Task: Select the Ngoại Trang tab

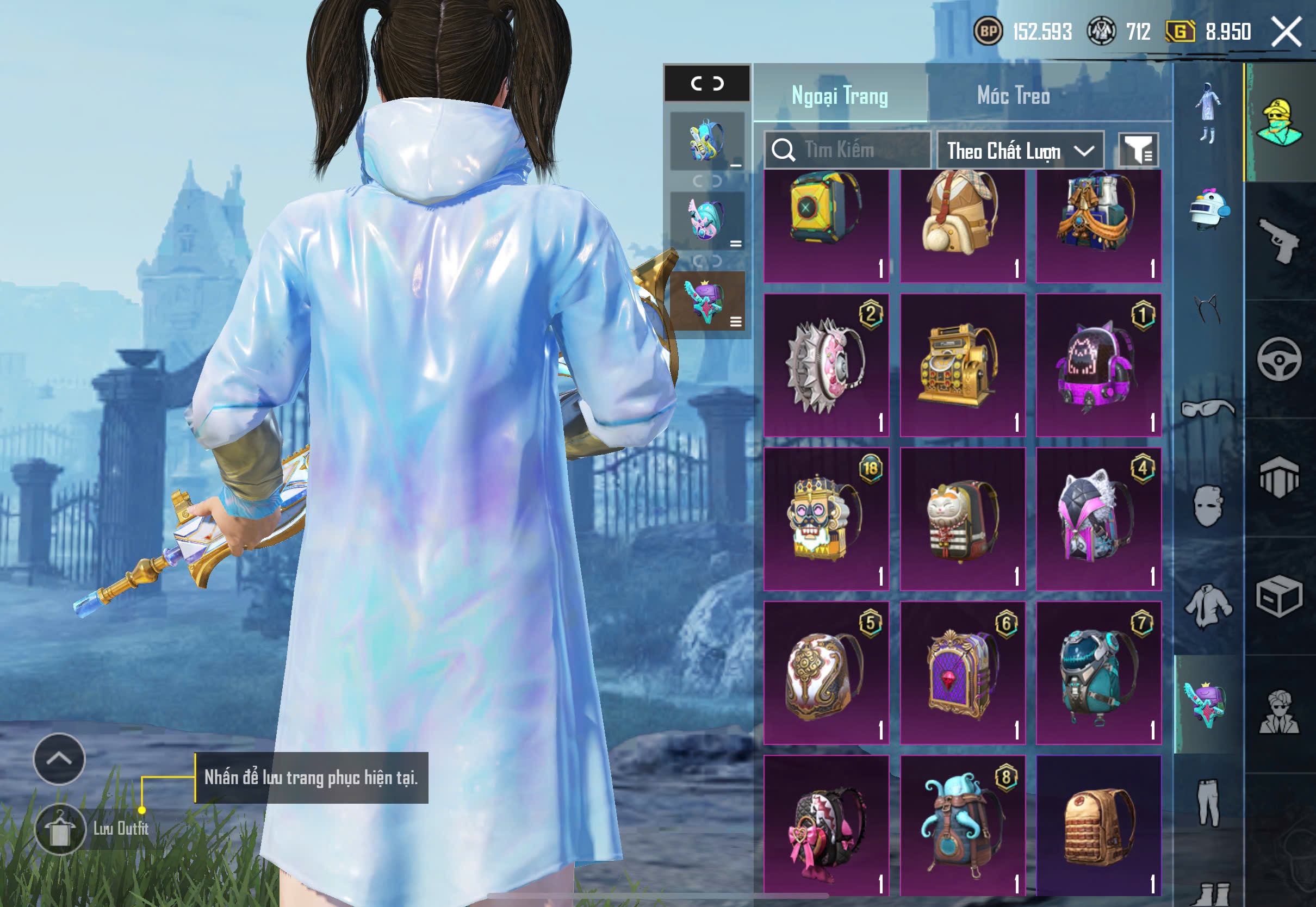Action: 839,96
